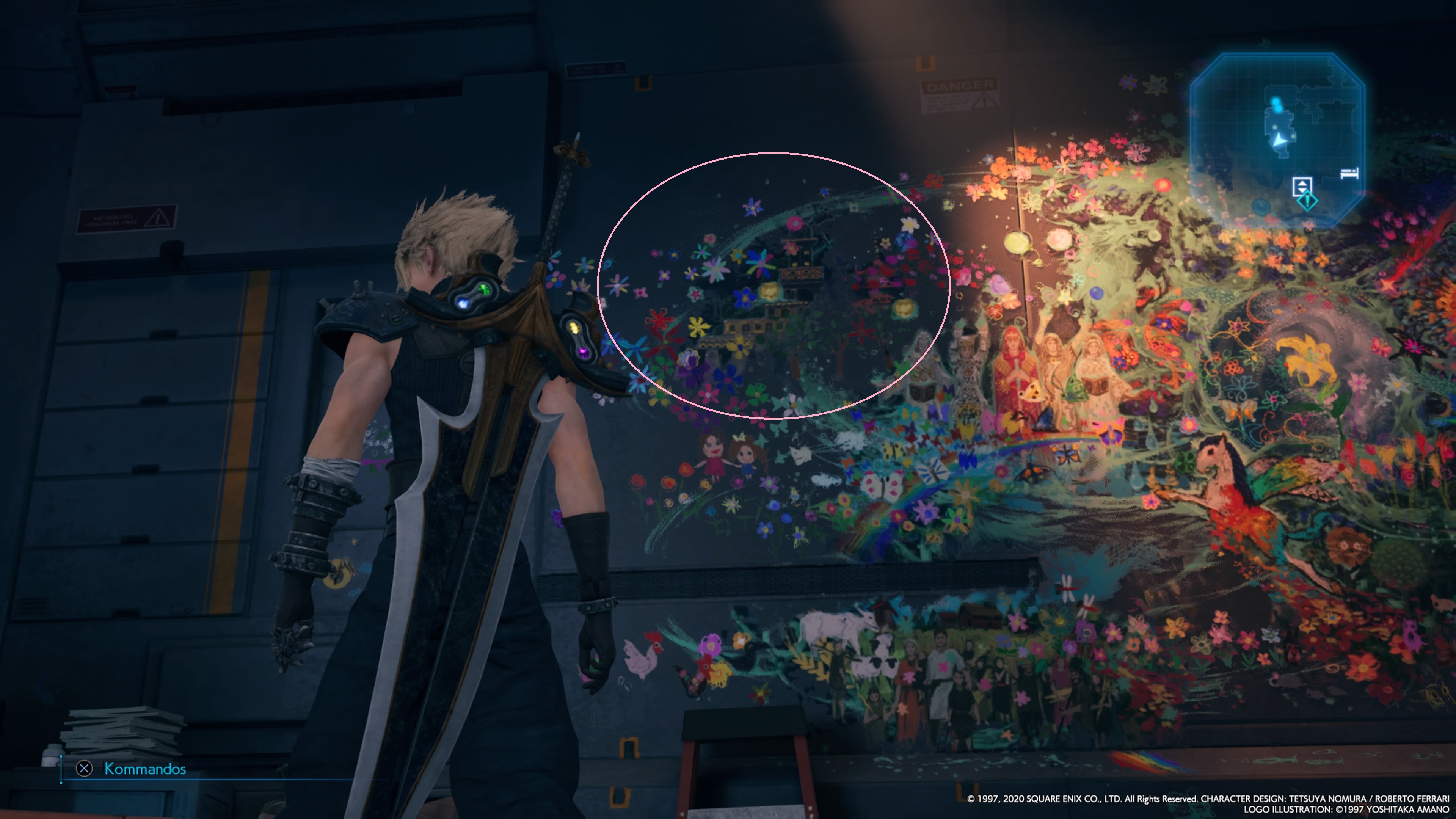Screen dimensions: 1456x819
Task: Click the bed rest icon on the minimap
Action: pos(1350,174)
